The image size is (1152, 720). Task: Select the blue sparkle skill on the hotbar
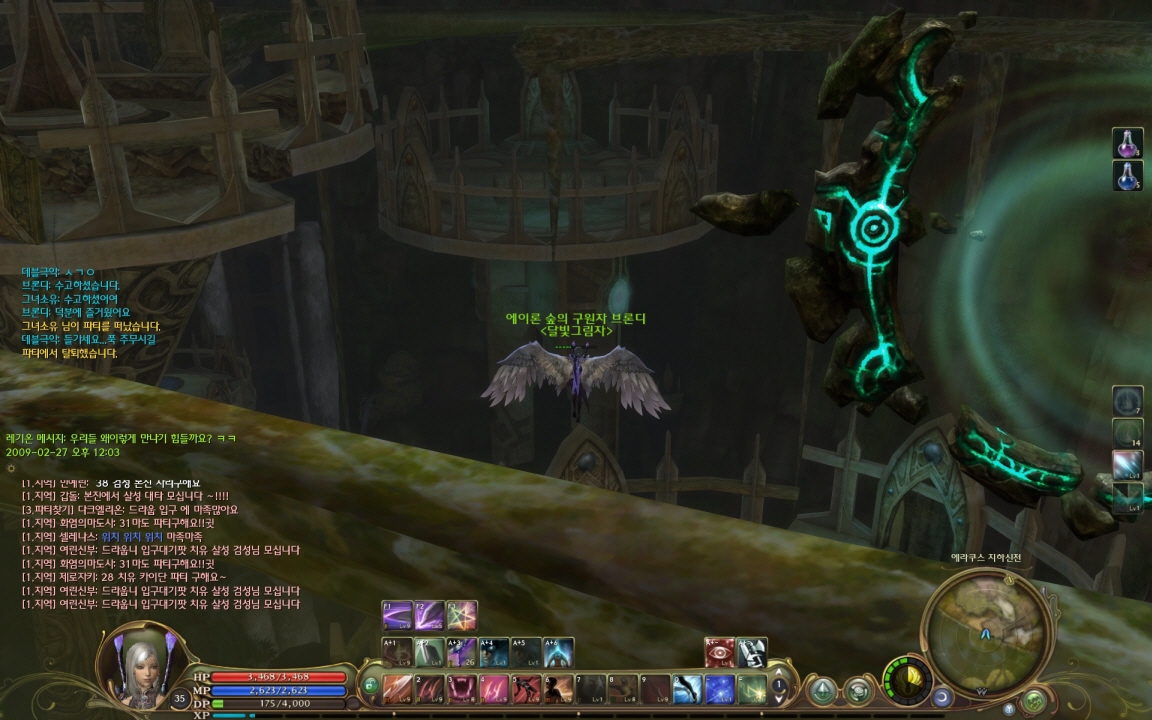[719, 688]
